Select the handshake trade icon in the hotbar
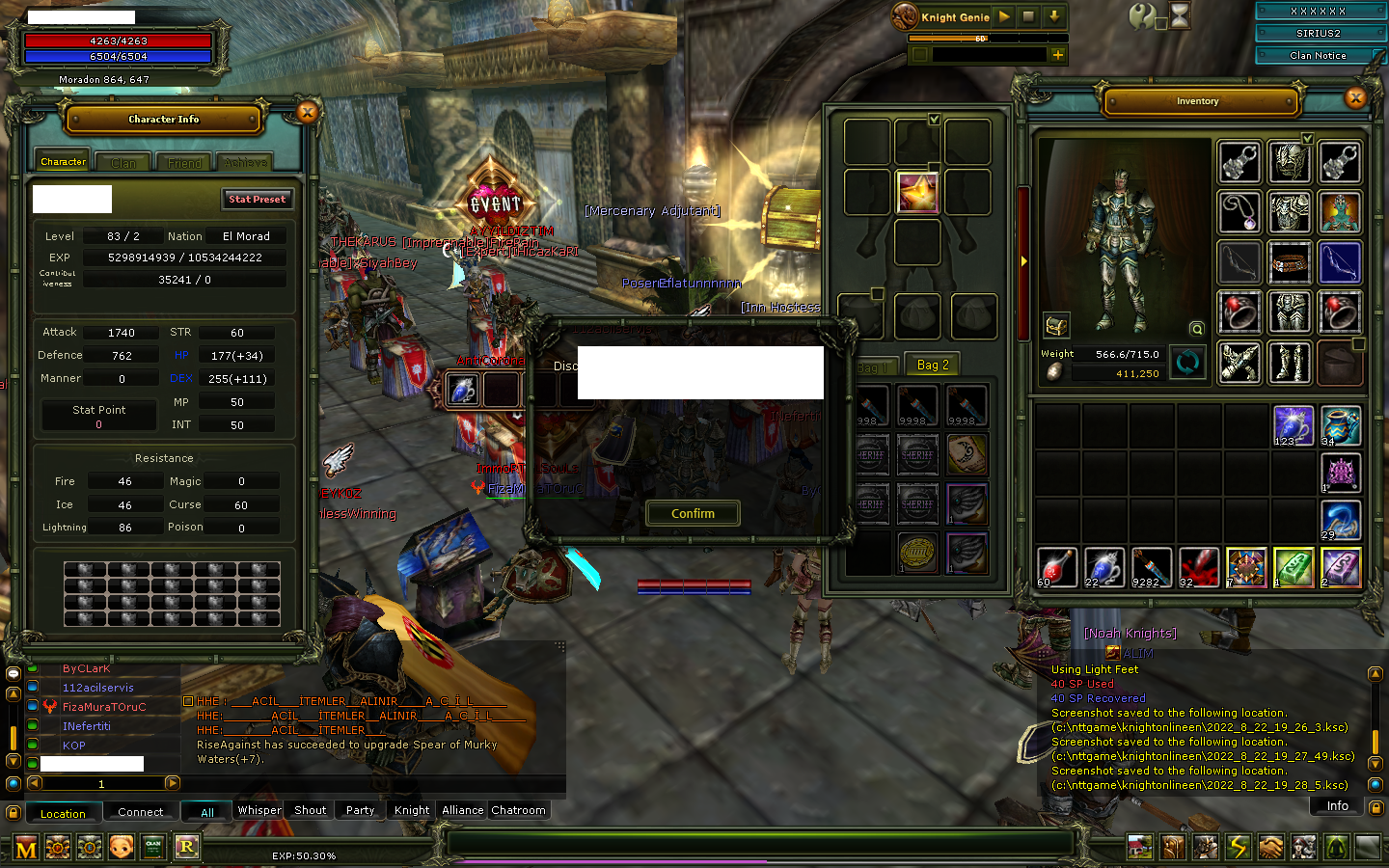This screenshot has width=1389, height=868. coord(1269,846)
